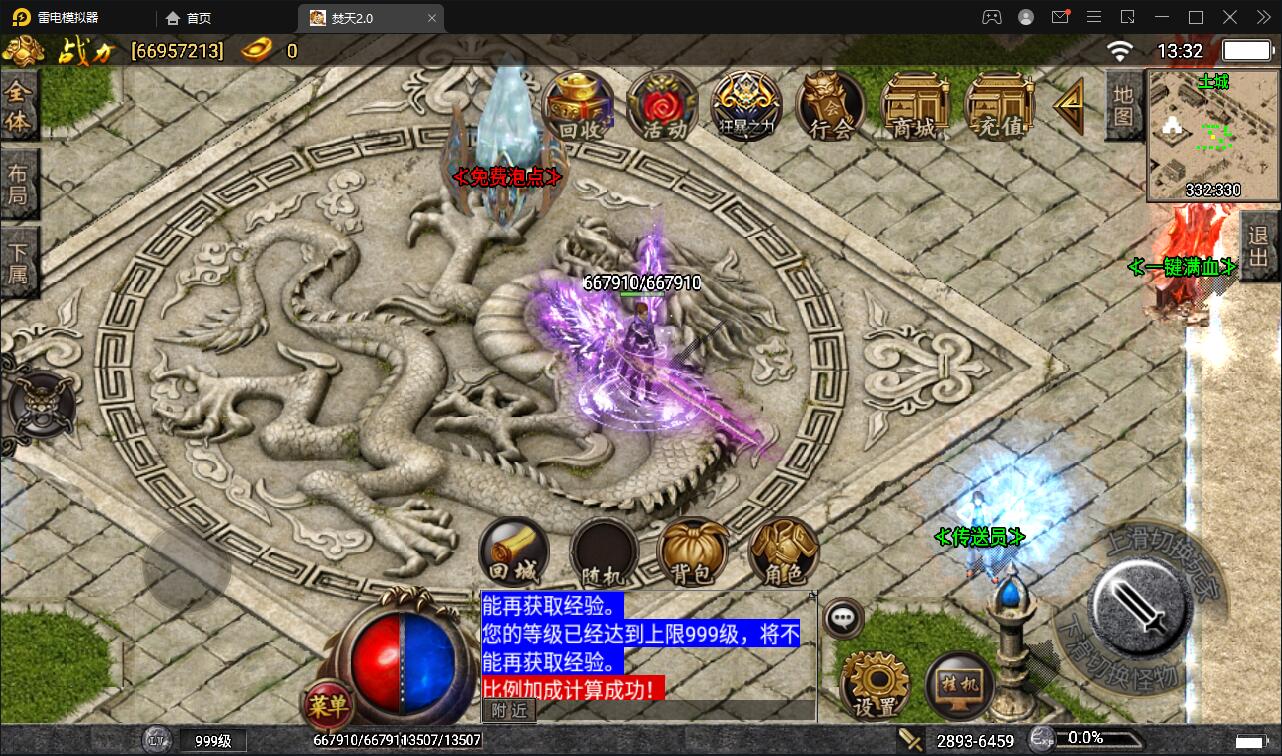
Task: Open the 行会 guild icon
Action: tap(829, 105)
